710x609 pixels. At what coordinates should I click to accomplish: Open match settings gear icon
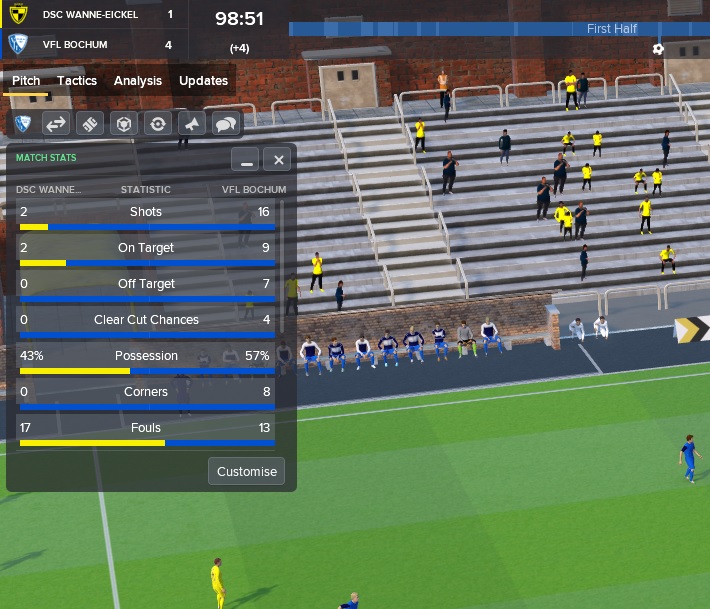[x=658, y=49]
